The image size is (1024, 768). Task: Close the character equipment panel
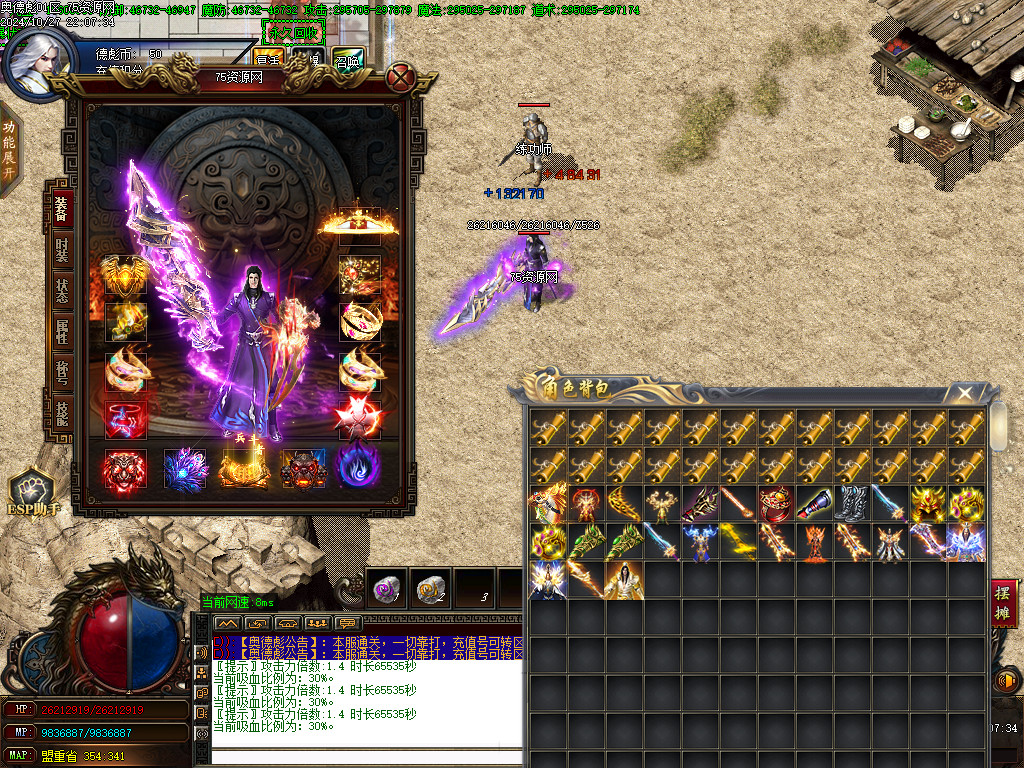click(401, 77)
